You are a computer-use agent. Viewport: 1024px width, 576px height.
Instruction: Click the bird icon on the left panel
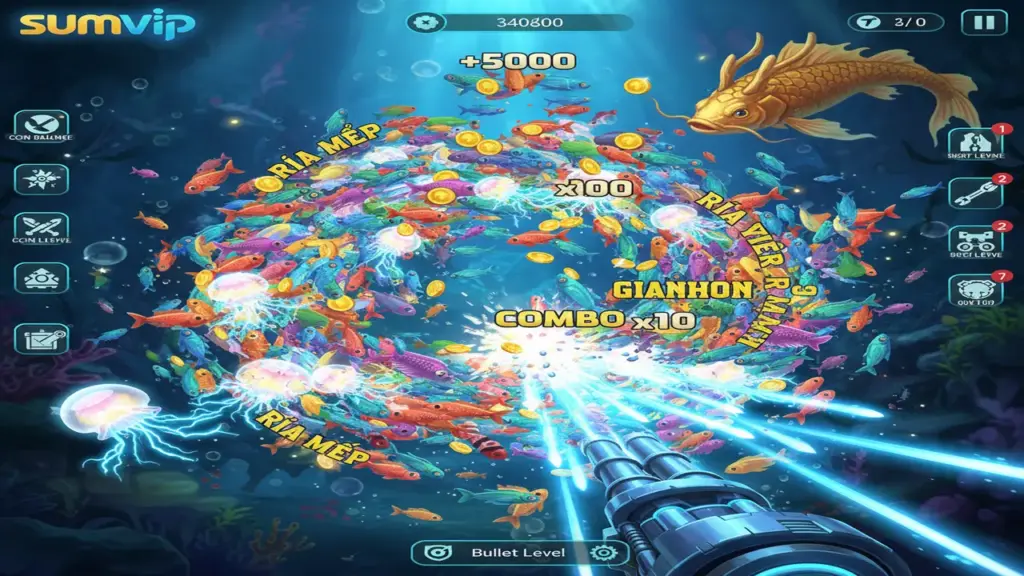[41, 125]
